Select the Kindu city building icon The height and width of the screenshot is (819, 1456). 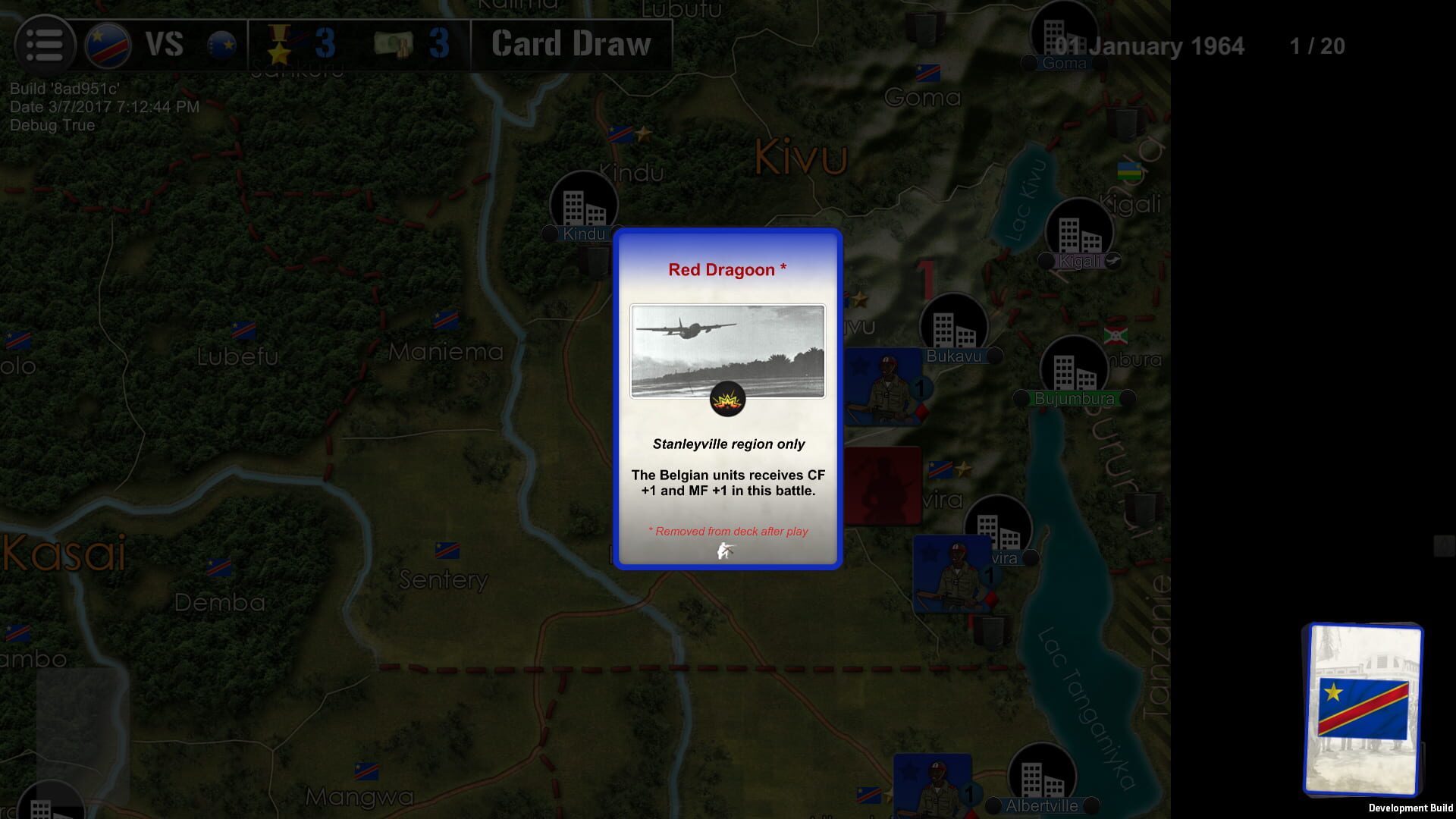coord(582,202)
